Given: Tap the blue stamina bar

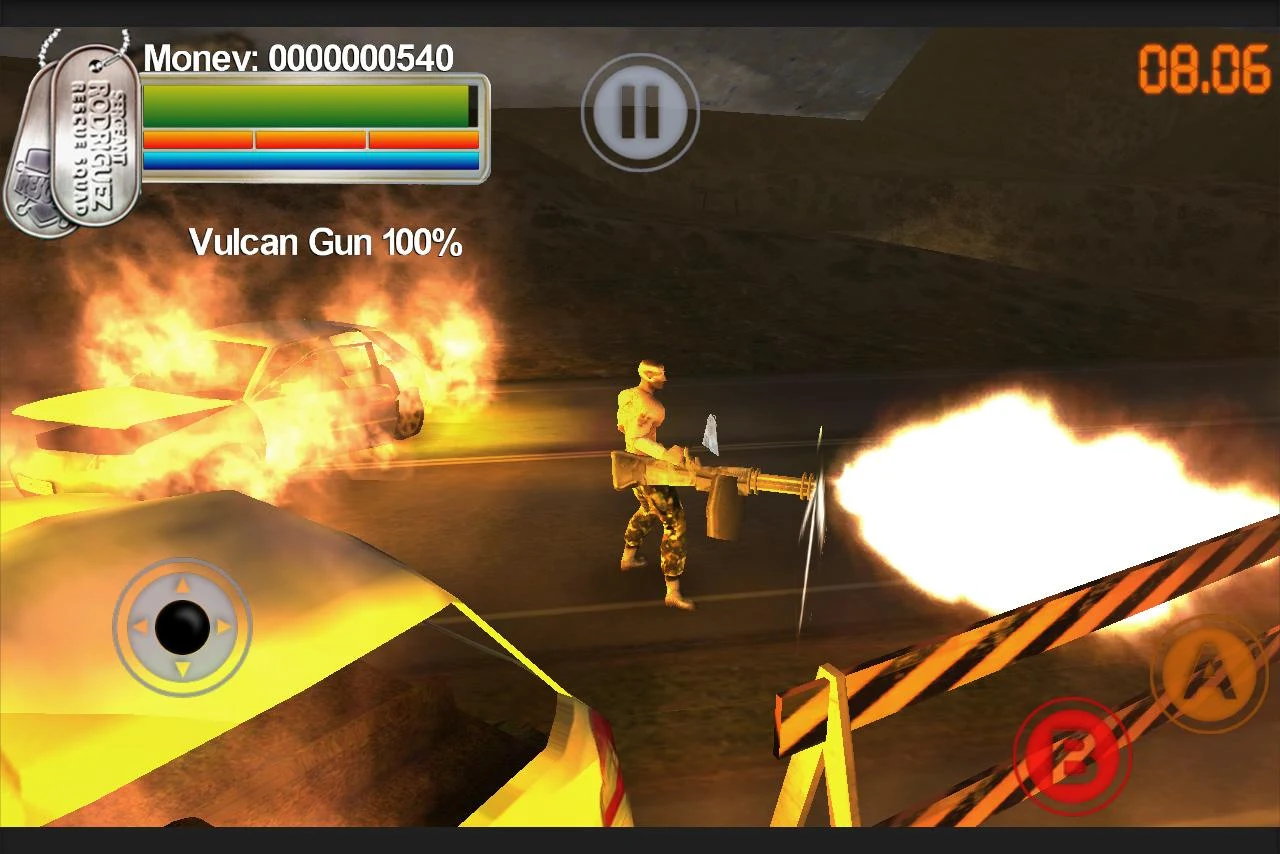Looking at the screenshot, I should (310, 160).
